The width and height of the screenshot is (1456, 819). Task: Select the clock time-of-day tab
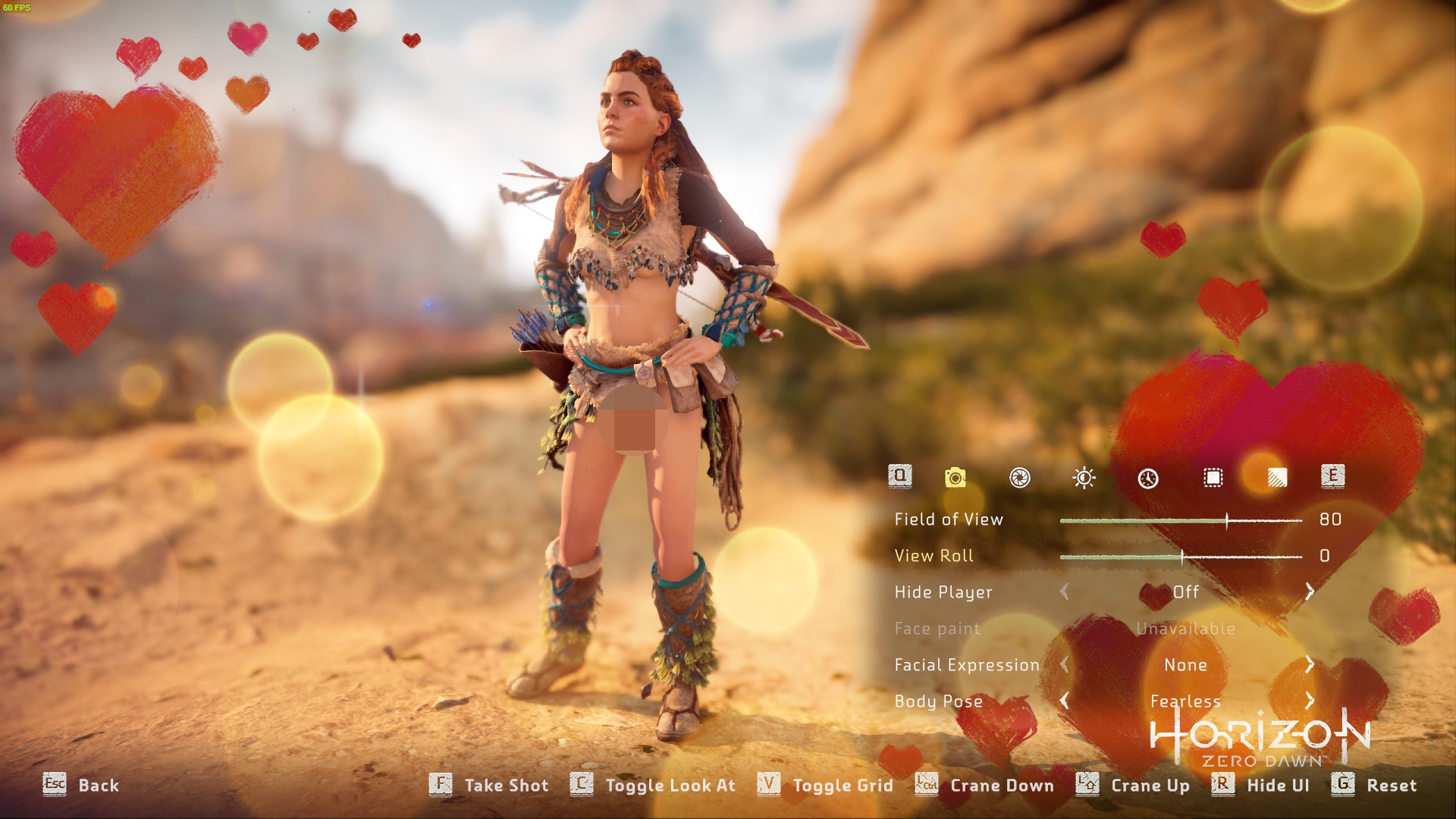coord(1148,478)
